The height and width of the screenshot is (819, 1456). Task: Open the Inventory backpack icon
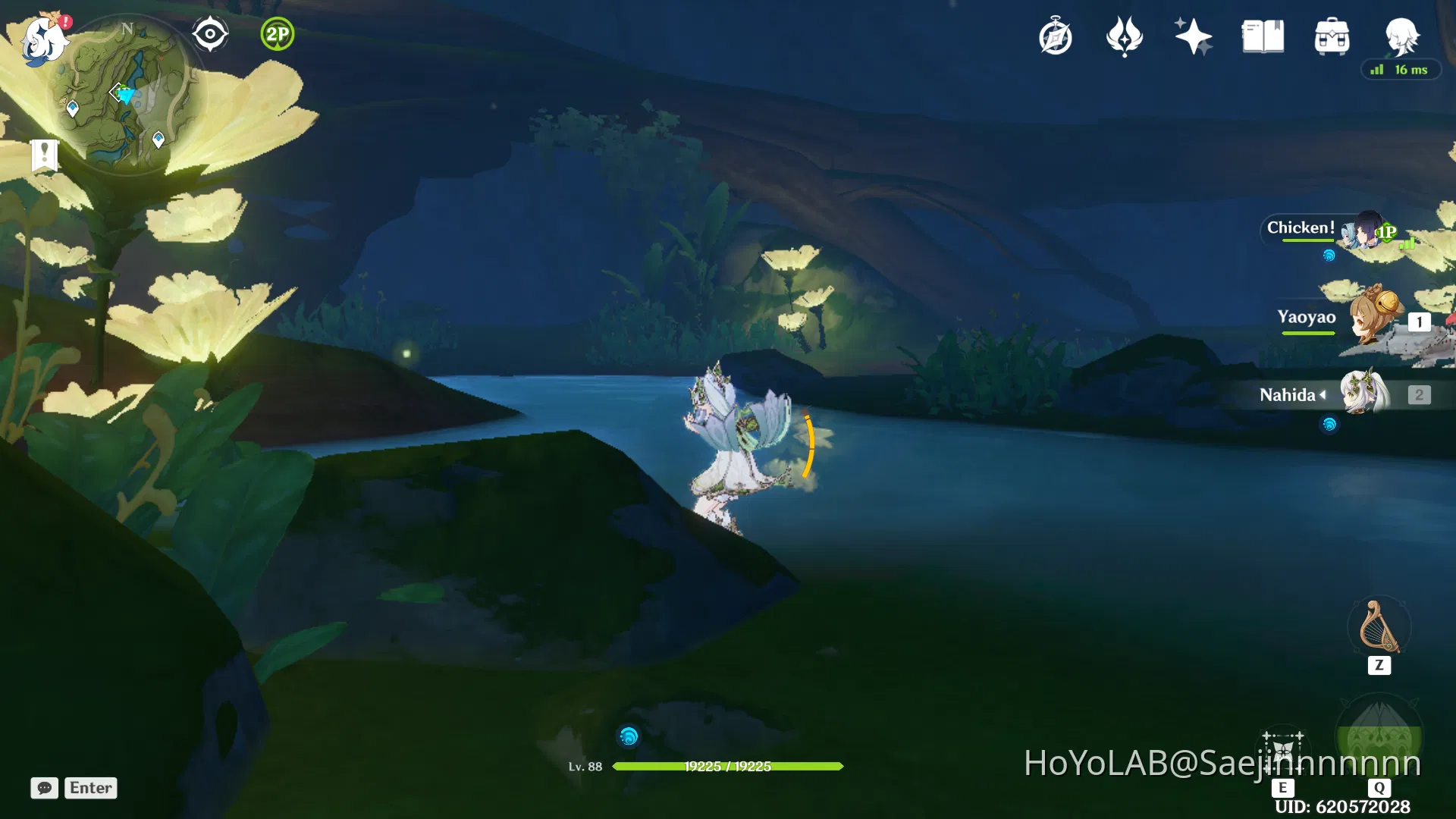pos(1332,36)
